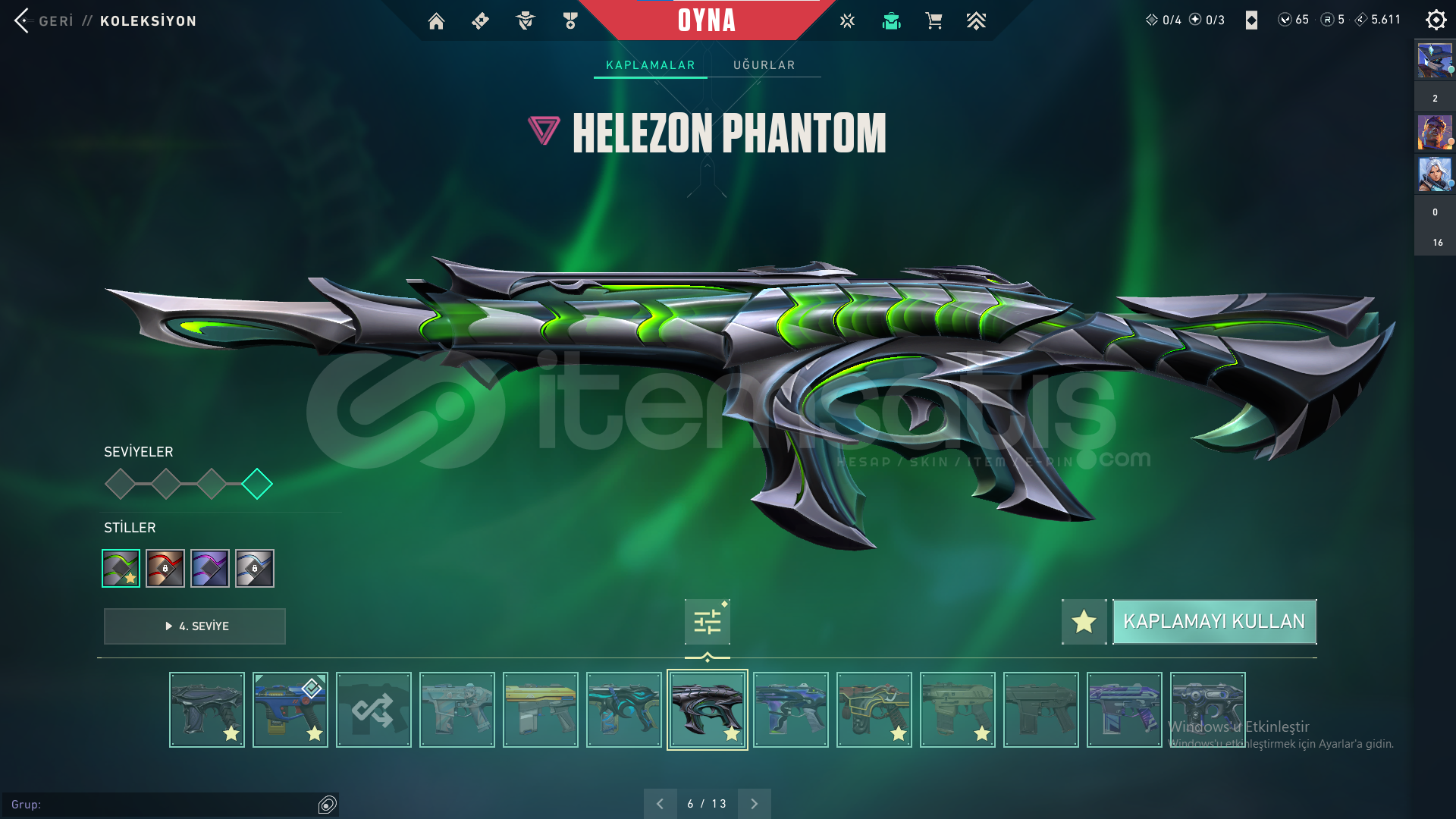Choose the silver white style variant
Screen dimensions: 1456x819
(255, 568)
